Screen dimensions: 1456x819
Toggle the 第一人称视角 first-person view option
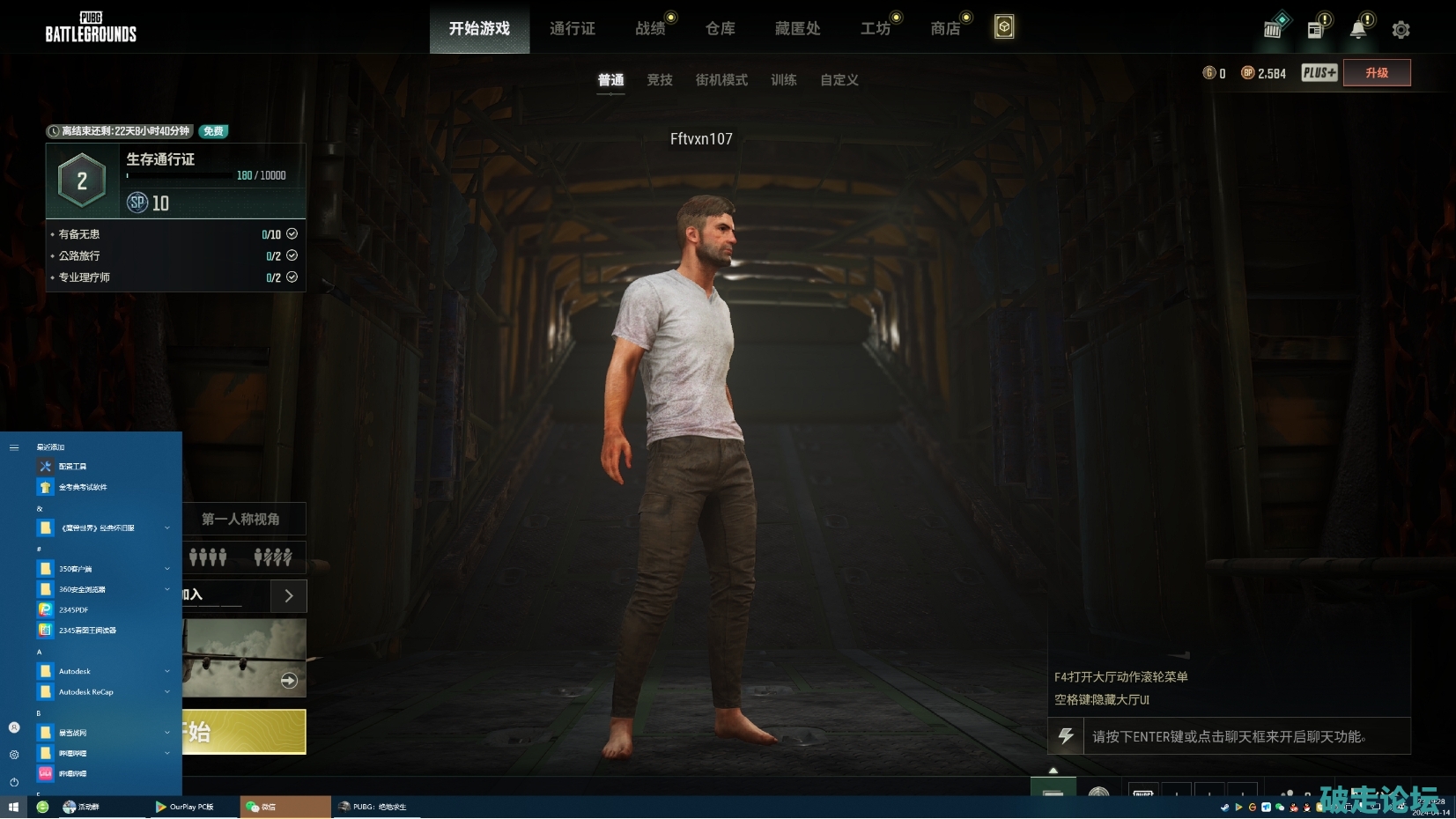coord(241,520)
